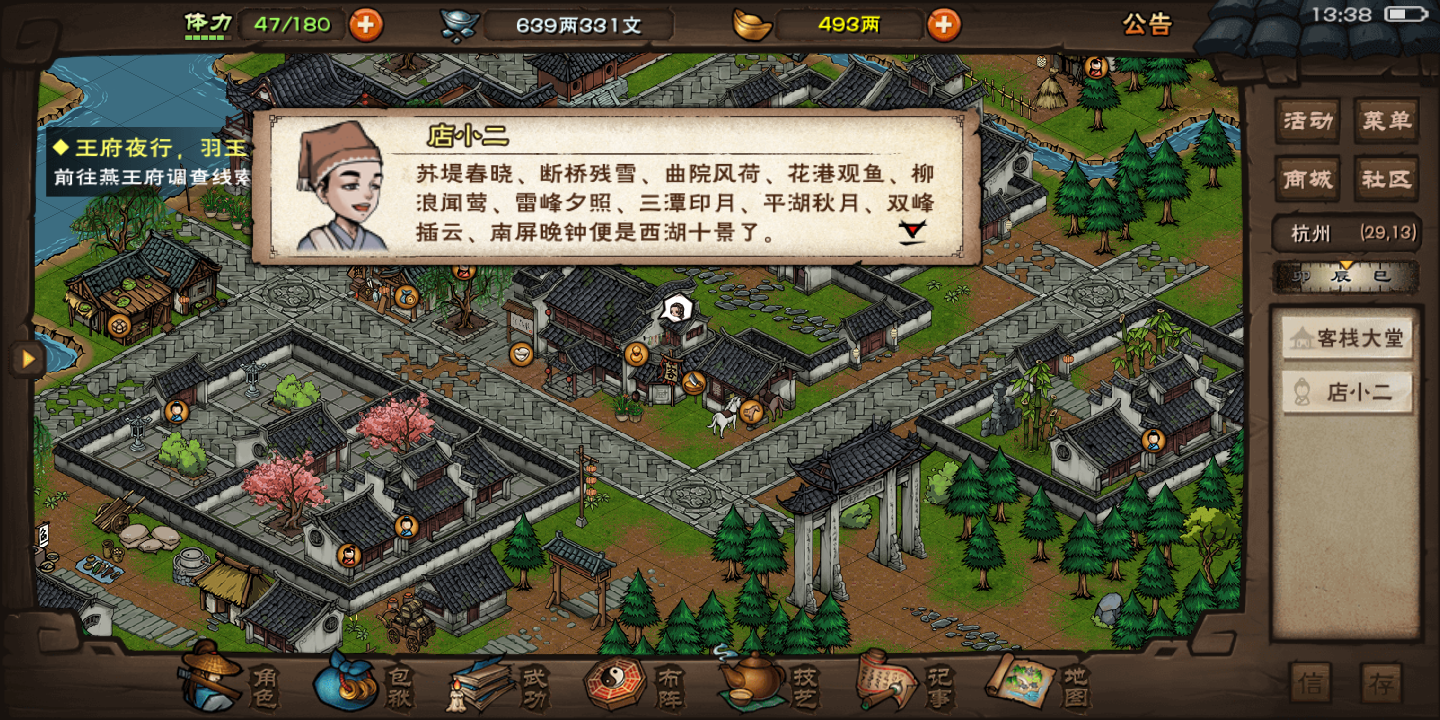
Task: Open the 包袱 inventory bag icon
Action: point(345,685)
